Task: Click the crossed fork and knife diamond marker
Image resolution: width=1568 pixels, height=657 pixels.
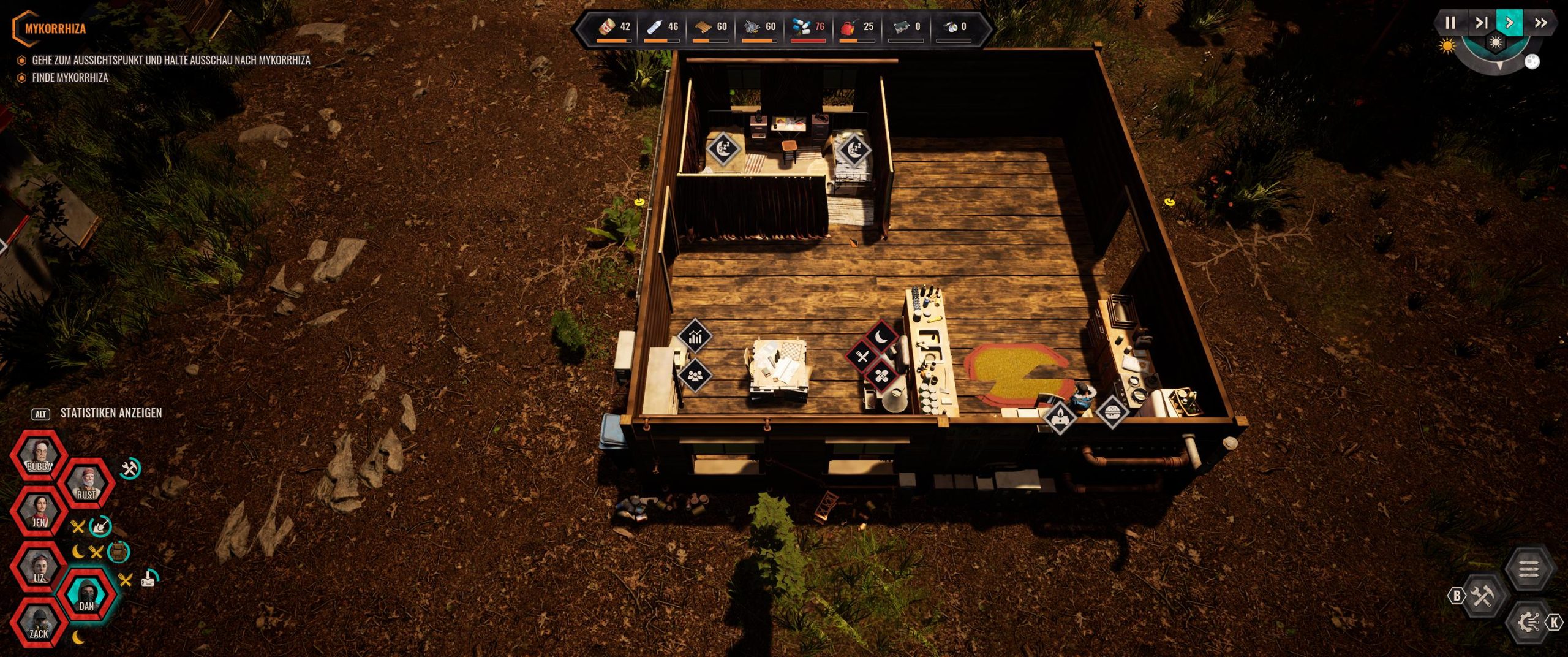Action: 862,356
